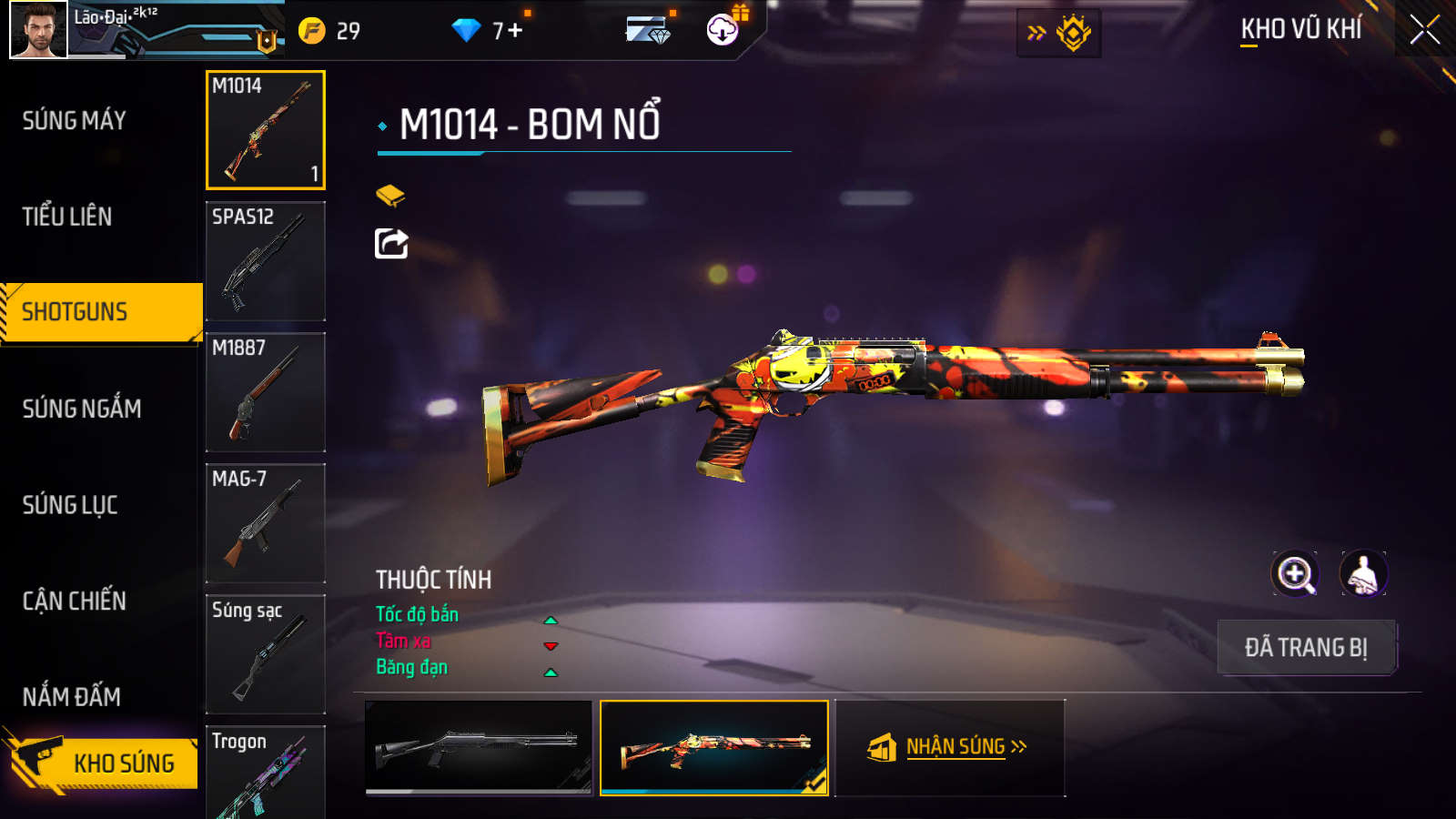Viewport: 1456px width, 819px height.
Task: Open the TIỂU LIÊN weapon category
Action: [67, 217]
